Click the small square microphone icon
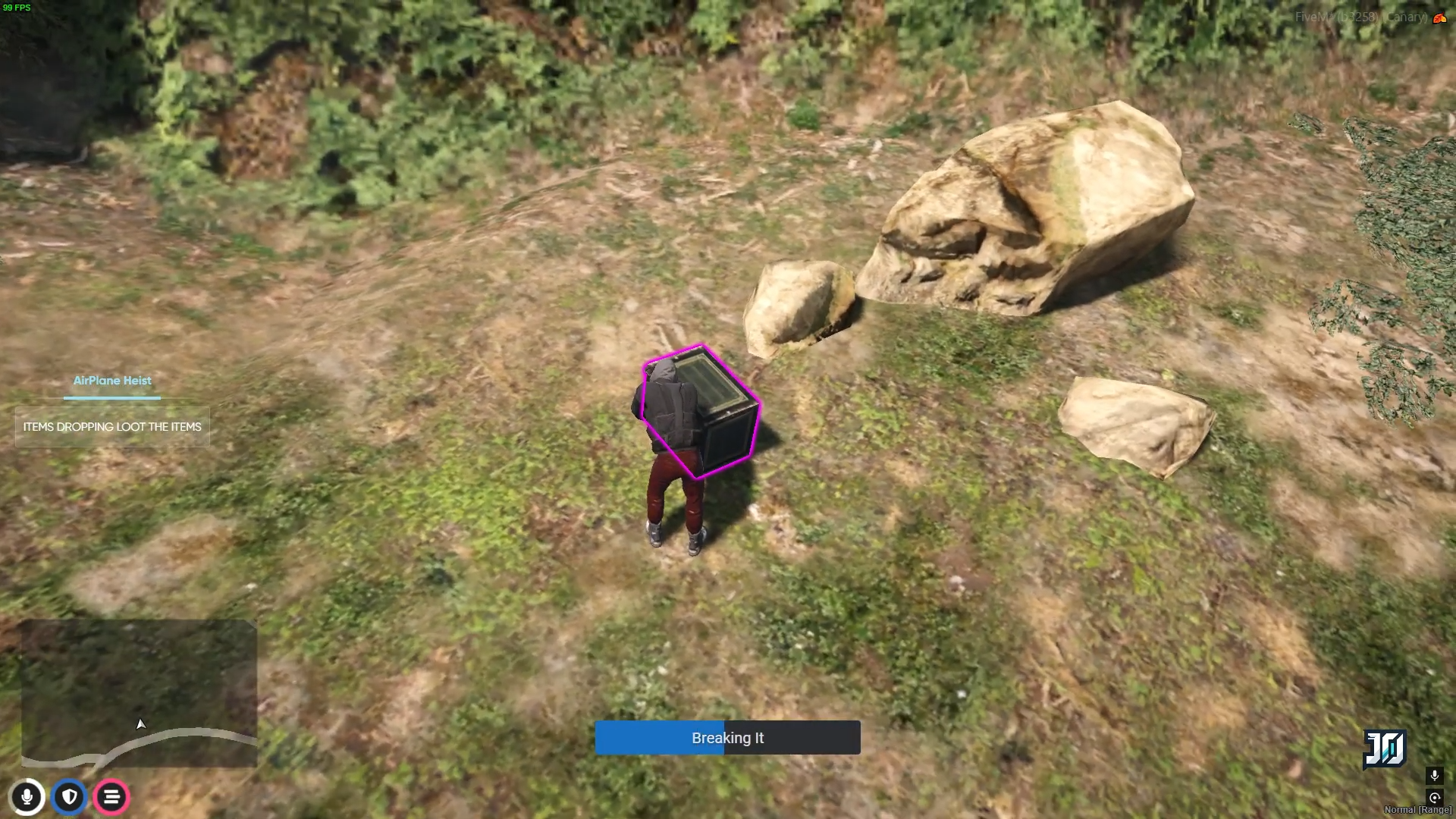1456x819 pixels. 1434,775
